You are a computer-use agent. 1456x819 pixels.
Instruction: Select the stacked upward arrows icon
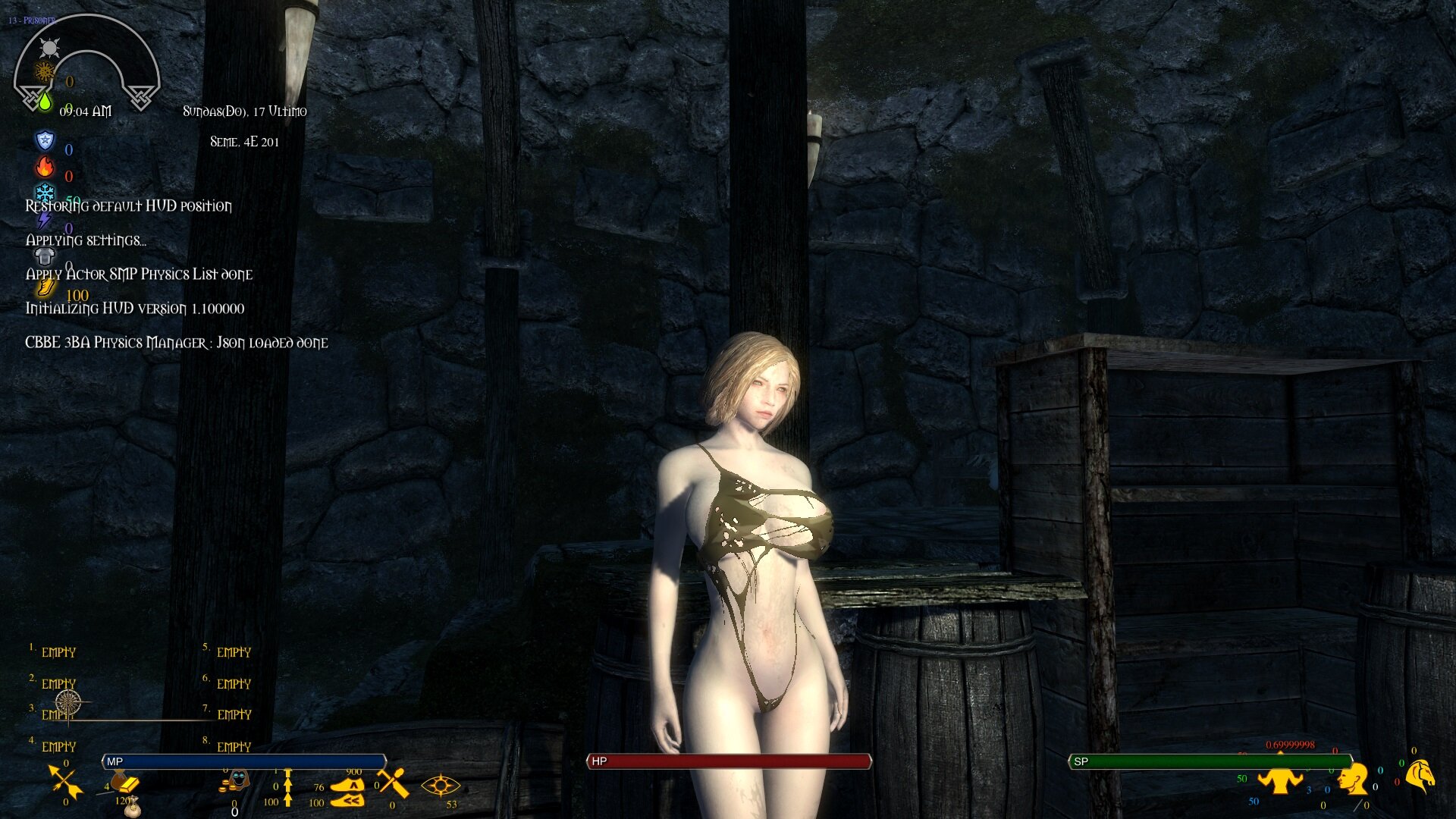pos(287,787)
